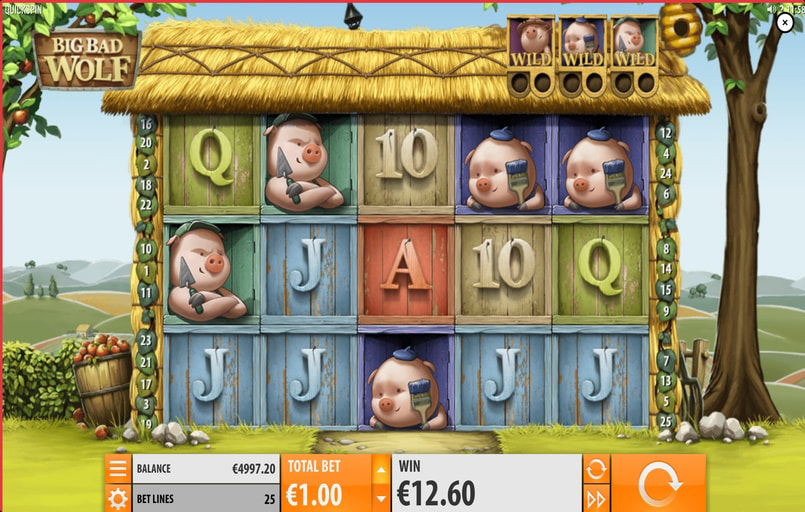
Task: Activate the autoplay circular arrows button
Action: click(x=596, y=468)
